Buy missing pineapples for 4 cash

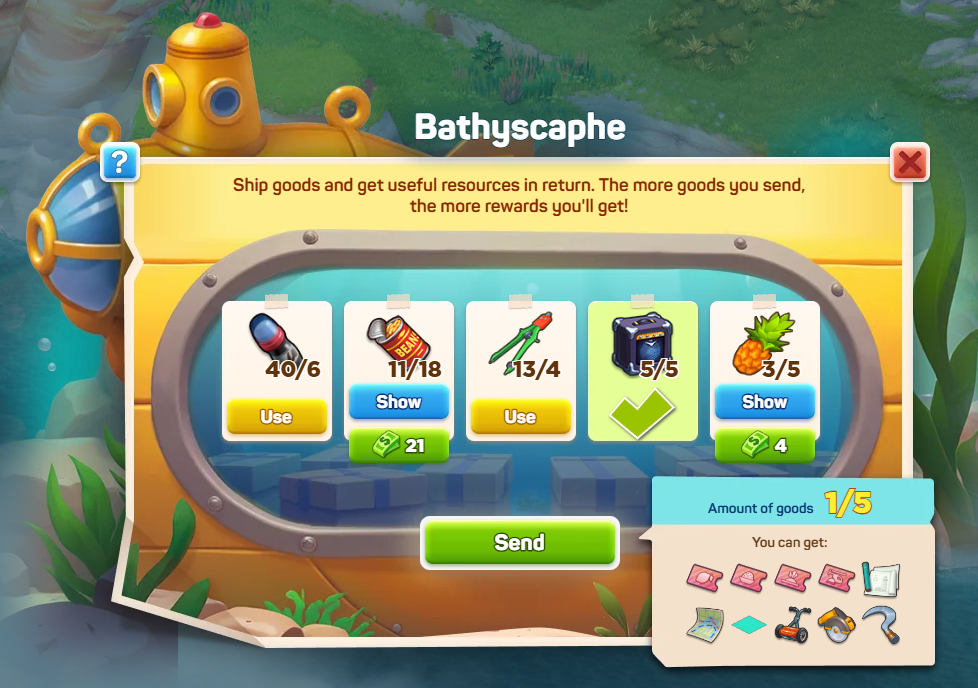pos(764,446)
